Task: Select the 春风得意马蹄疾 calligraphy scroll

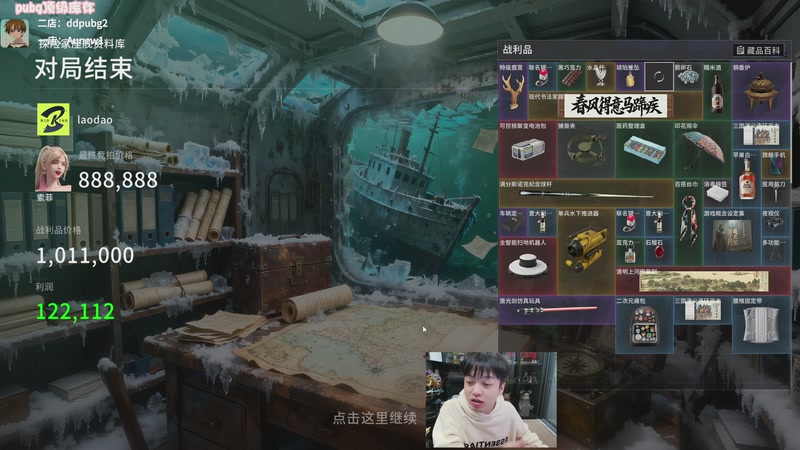Action: point(620,105)
